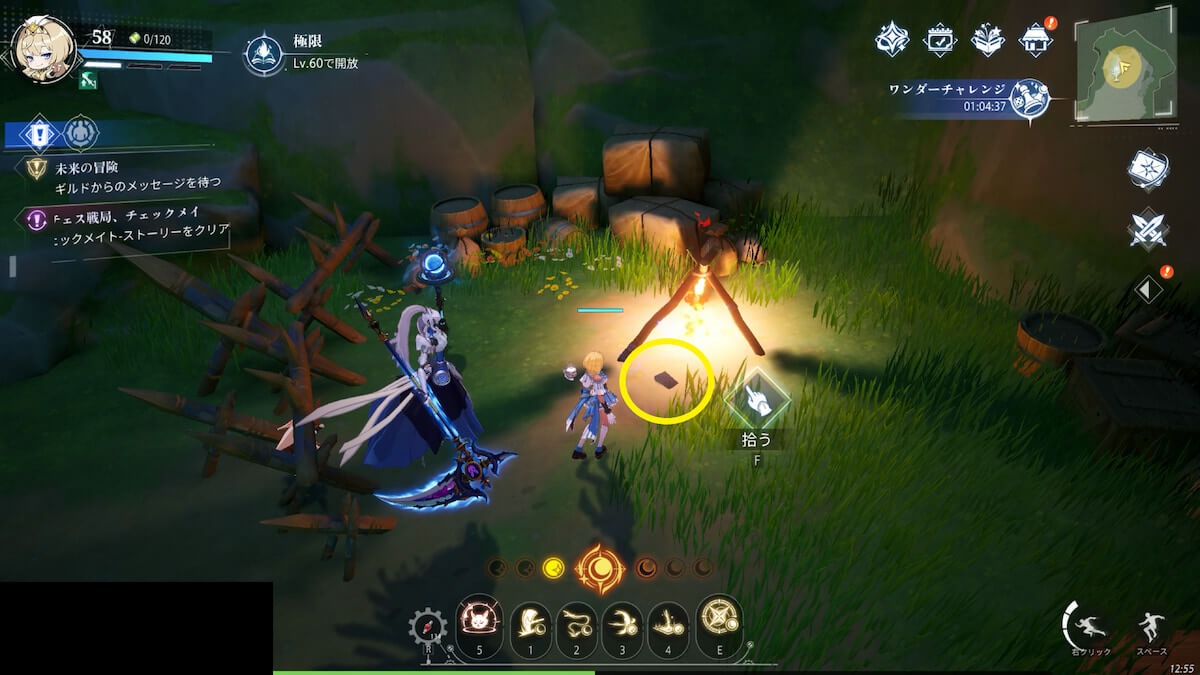The width and height of the screenshot is (1200, 675).
Task: Open the 極限 flame book icon
Action: 263,54
